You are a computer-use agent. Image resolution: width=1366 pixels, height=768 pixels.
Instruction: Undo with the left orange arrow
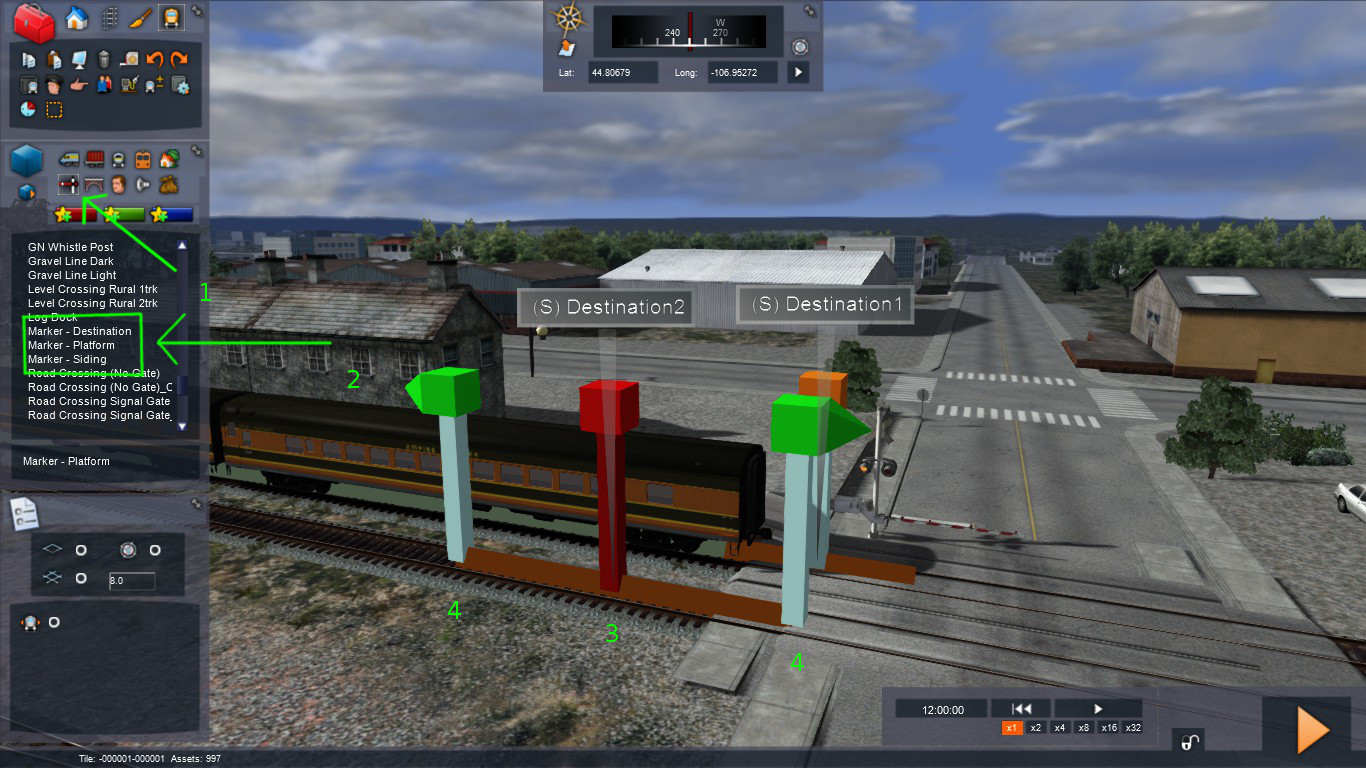point(154,60)
